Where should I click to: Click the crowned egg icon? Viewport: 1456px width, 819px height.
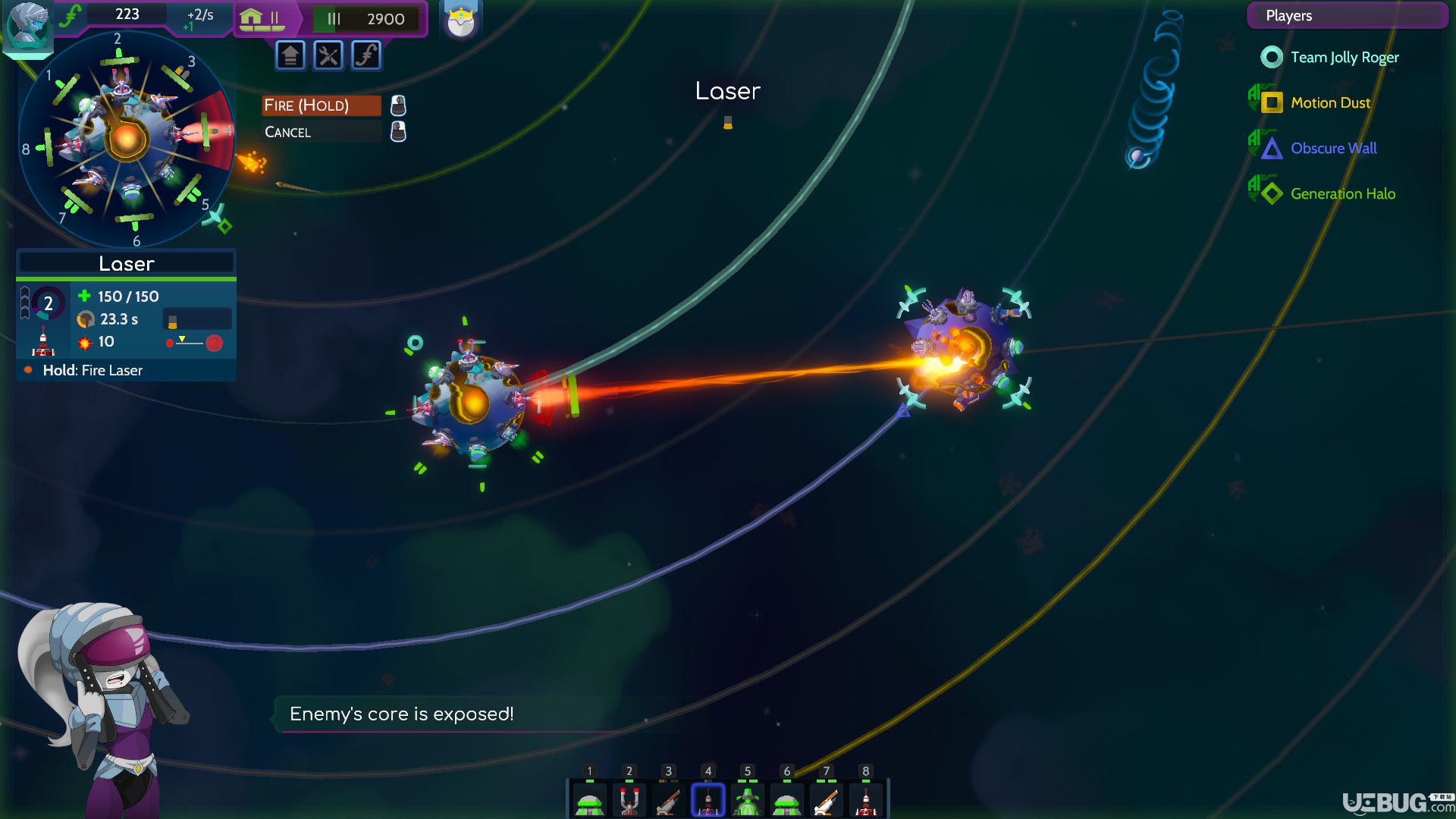click(460, 22)
